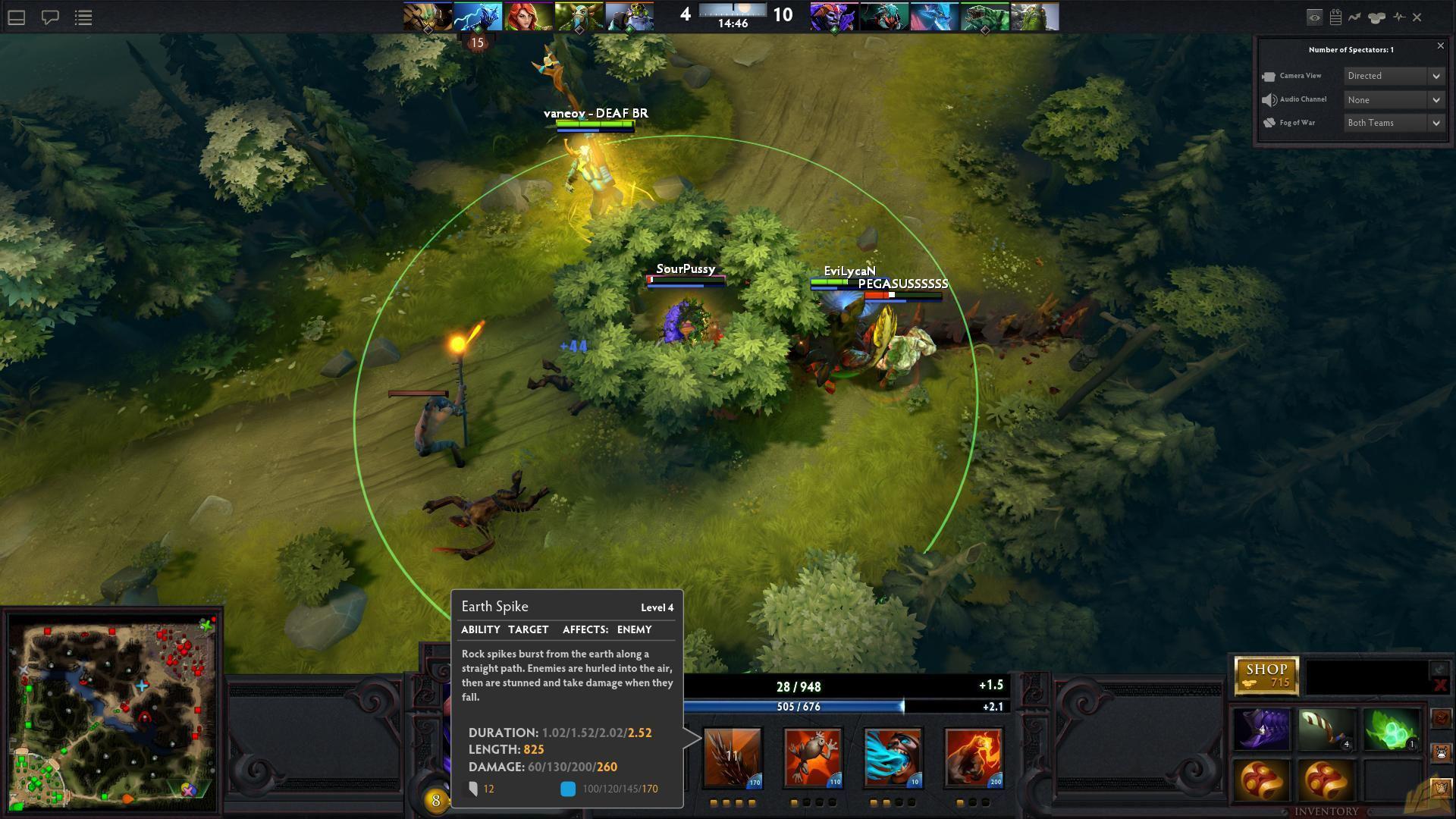Change the Audio Channel dropdown

(x=1394, y=99)
